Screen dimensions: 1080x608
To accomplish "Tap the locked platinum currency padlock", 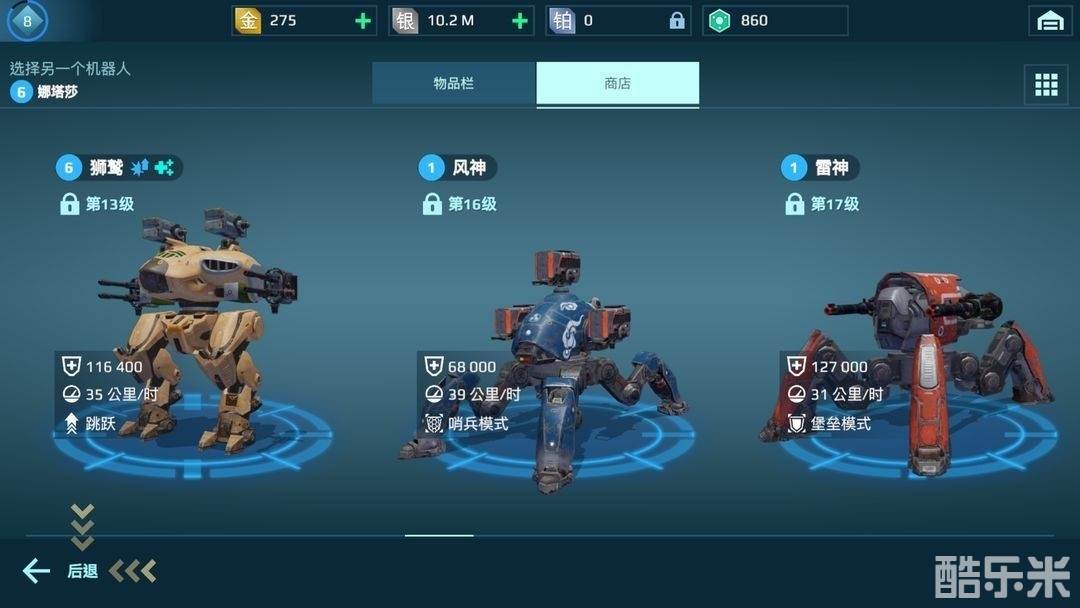I will pyautogui.click(x=677, y=21).
